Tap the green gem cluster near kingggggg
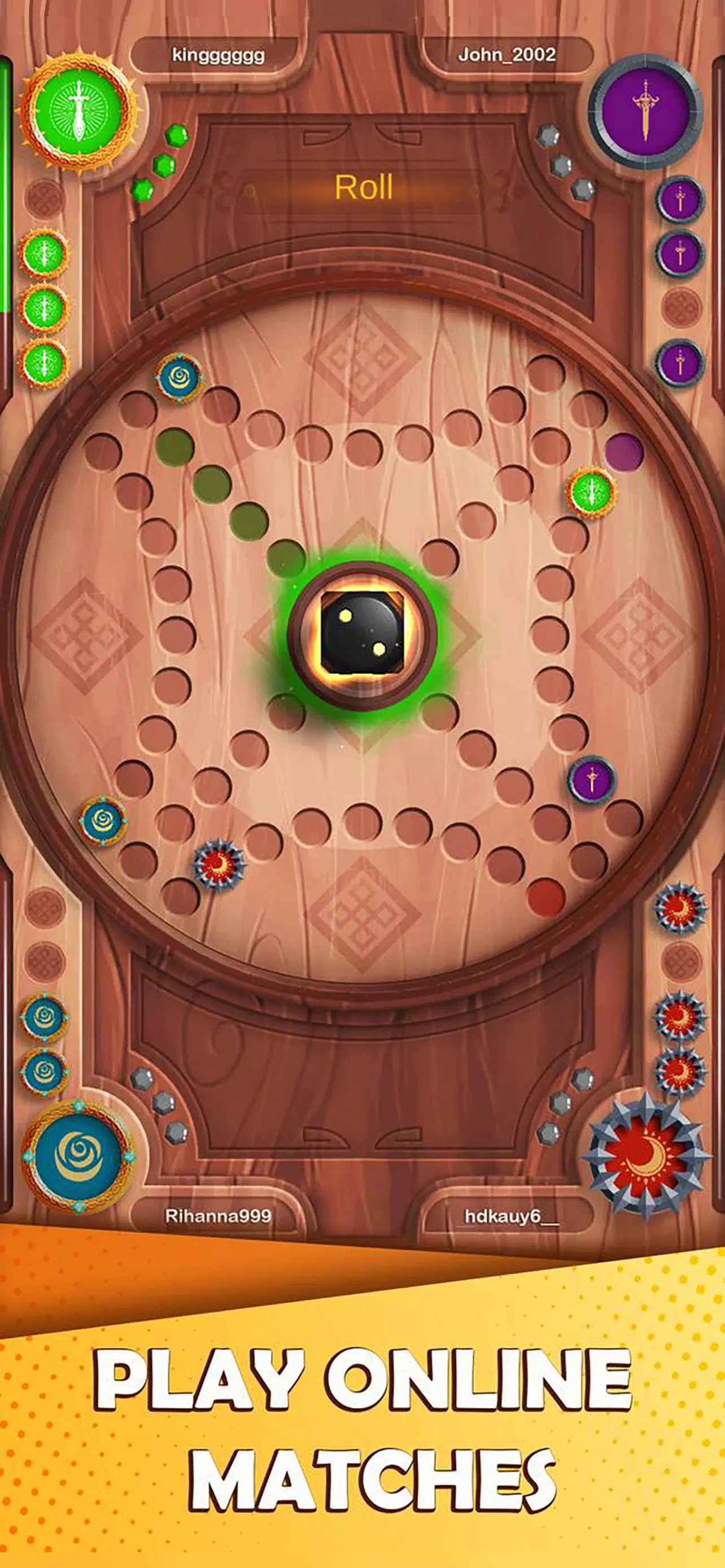The image size is (725, 1568). [x=161, y=158]
